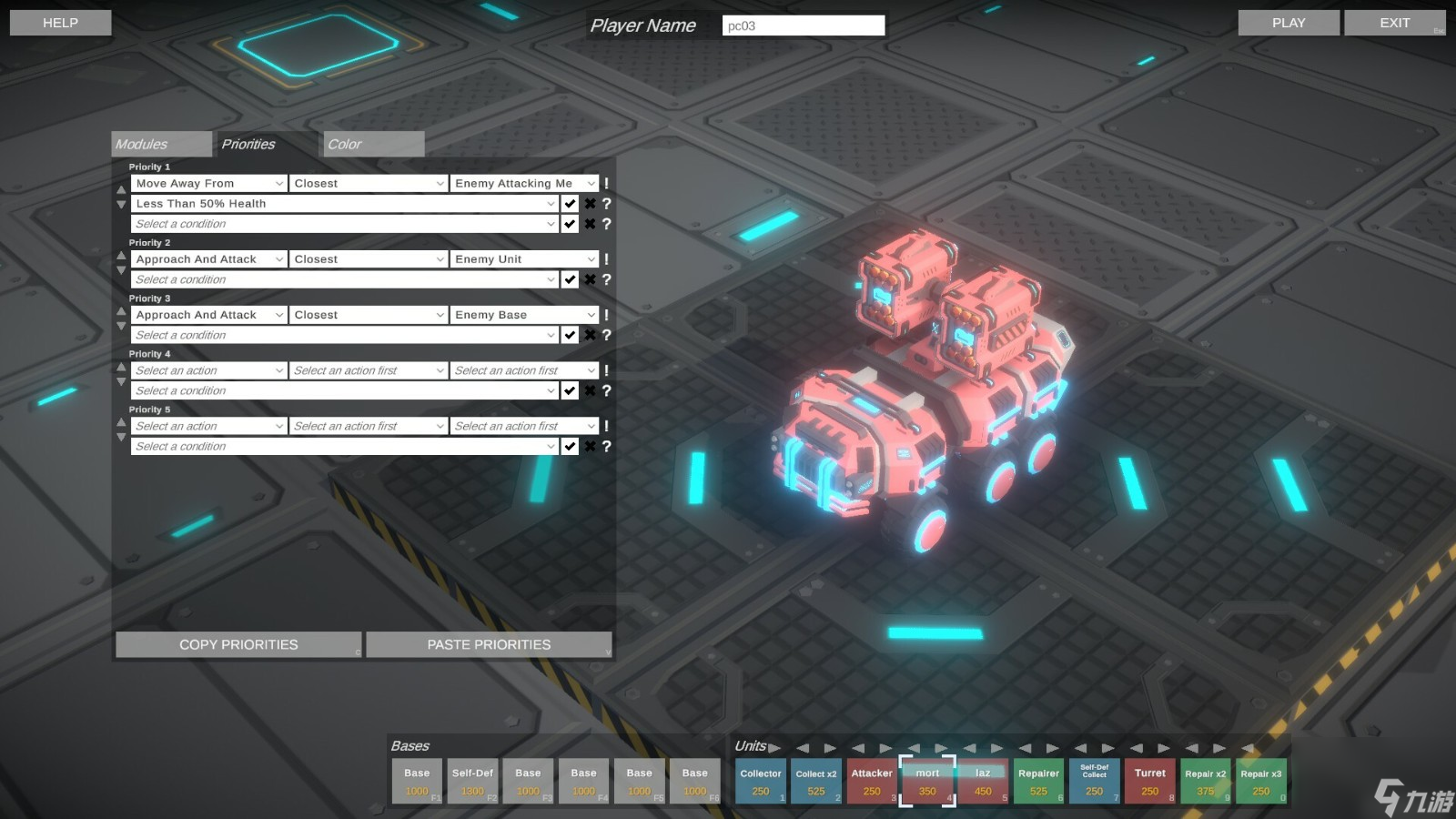Copy priorities with COPY PRIORITIES
Screen dimensions: 1456x819
[238, 644]
